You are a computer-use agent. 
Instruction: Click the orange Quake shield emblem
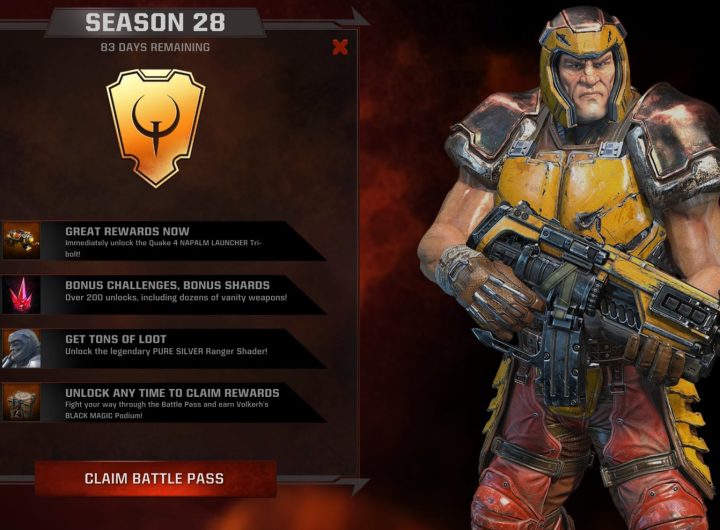coord(155,125)
